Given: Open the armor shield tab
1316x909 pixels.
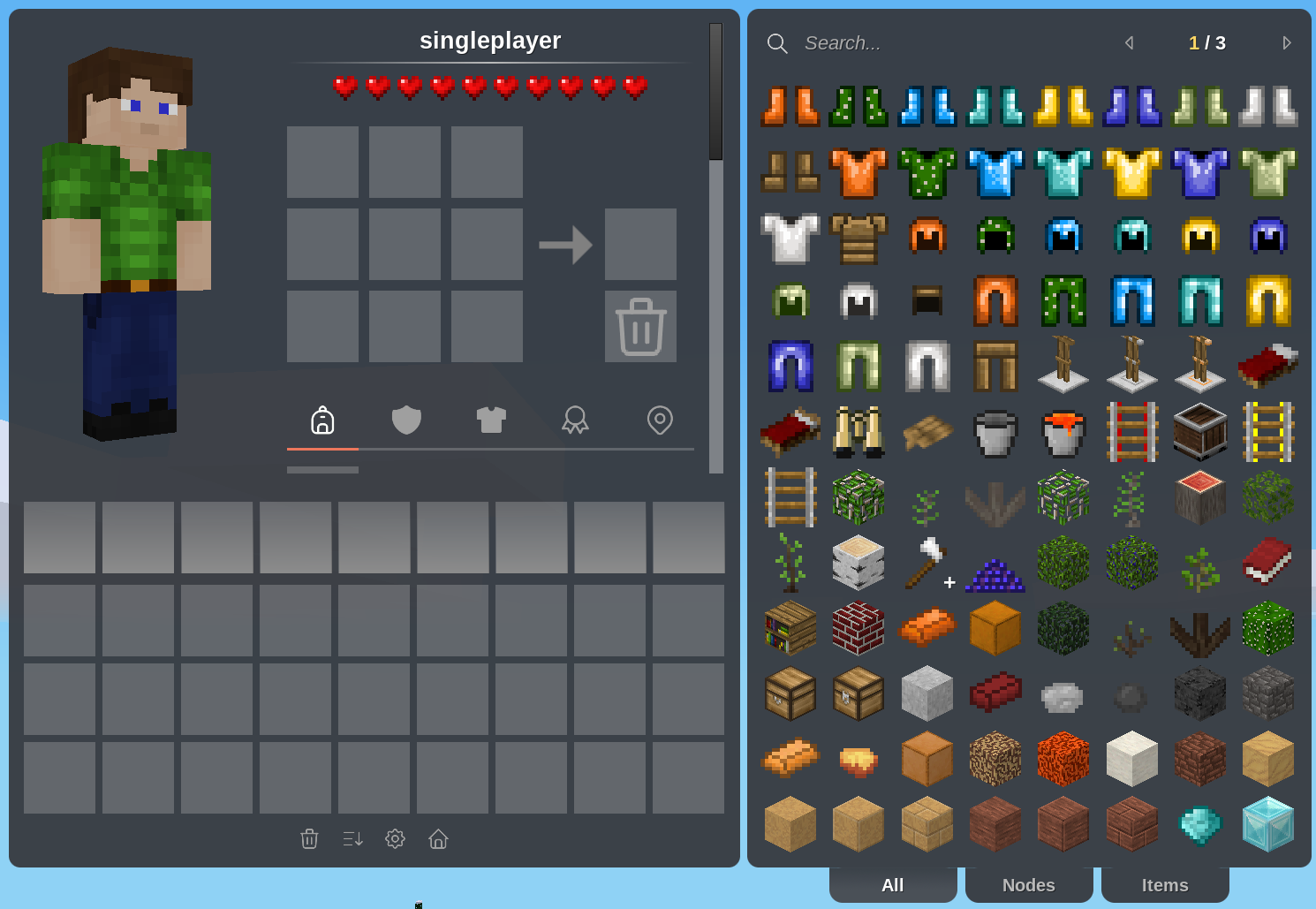Looking at the screenshot, I should [x=406, y=420].
